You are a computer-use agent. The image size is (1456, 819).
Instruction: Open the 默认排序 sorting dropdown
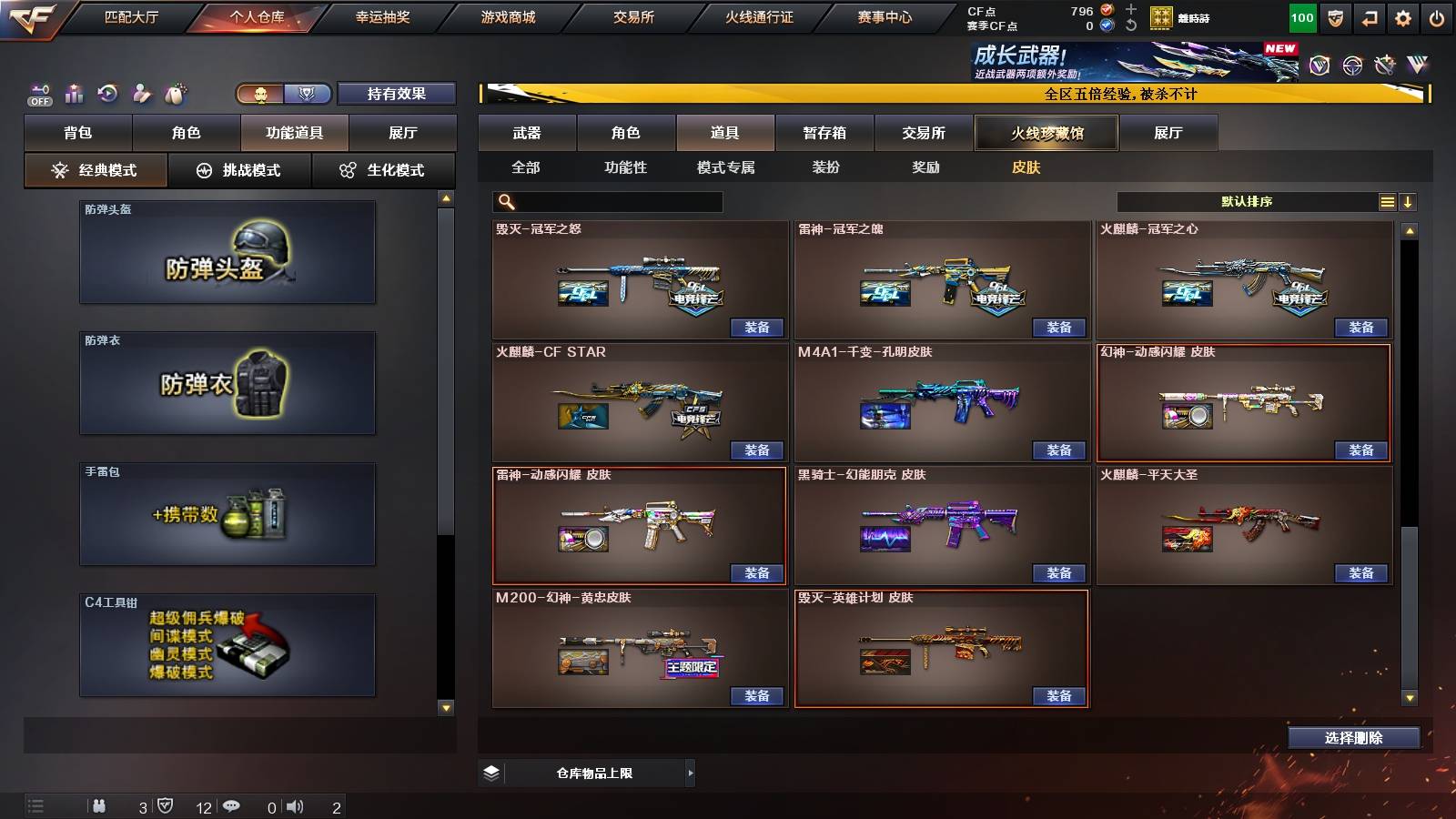coord(1247,200)
